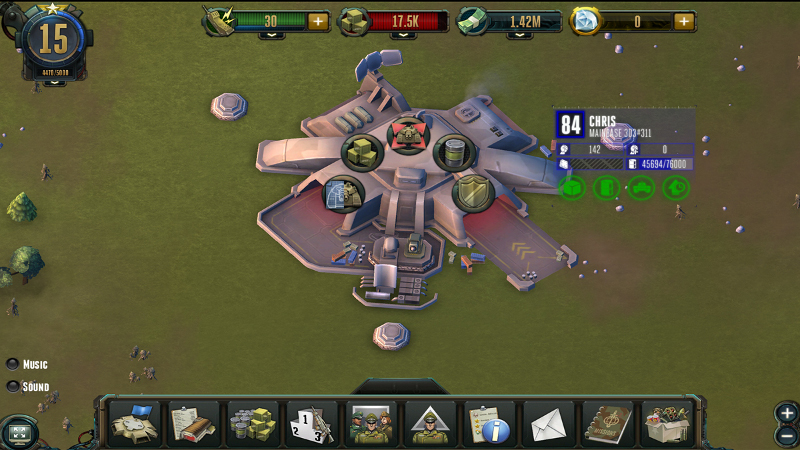Show the rankings podium
Screen dimensions: 800x450
point(311,423)
